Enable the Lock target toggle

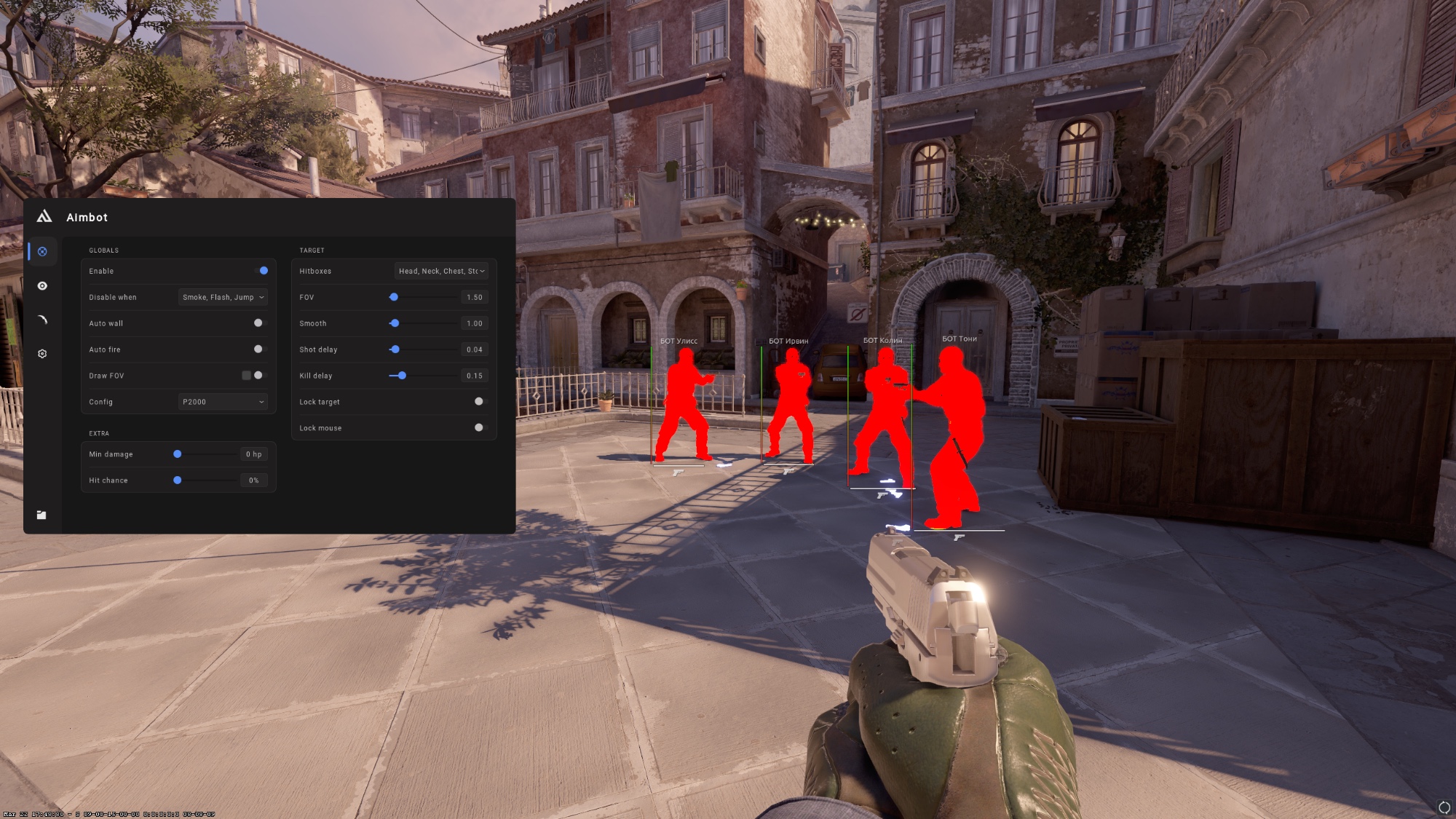pyautogui.click(x=479, y=401)
